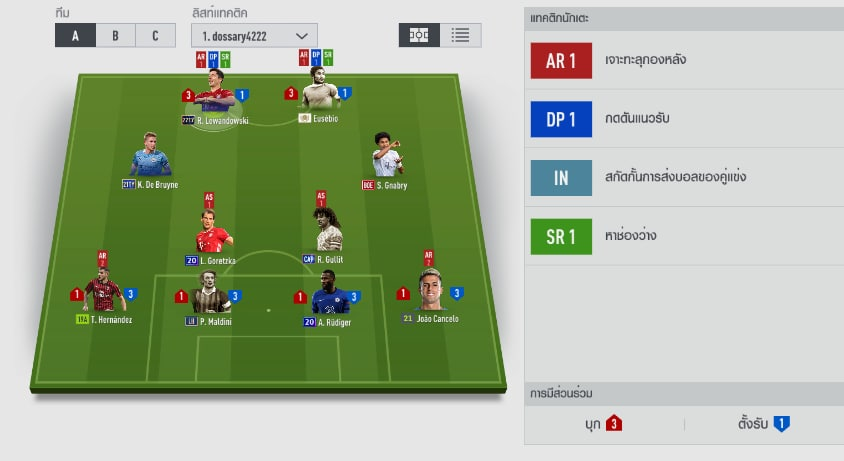Switch to formation pitch view
844x461 pixels.
(419, 35)
